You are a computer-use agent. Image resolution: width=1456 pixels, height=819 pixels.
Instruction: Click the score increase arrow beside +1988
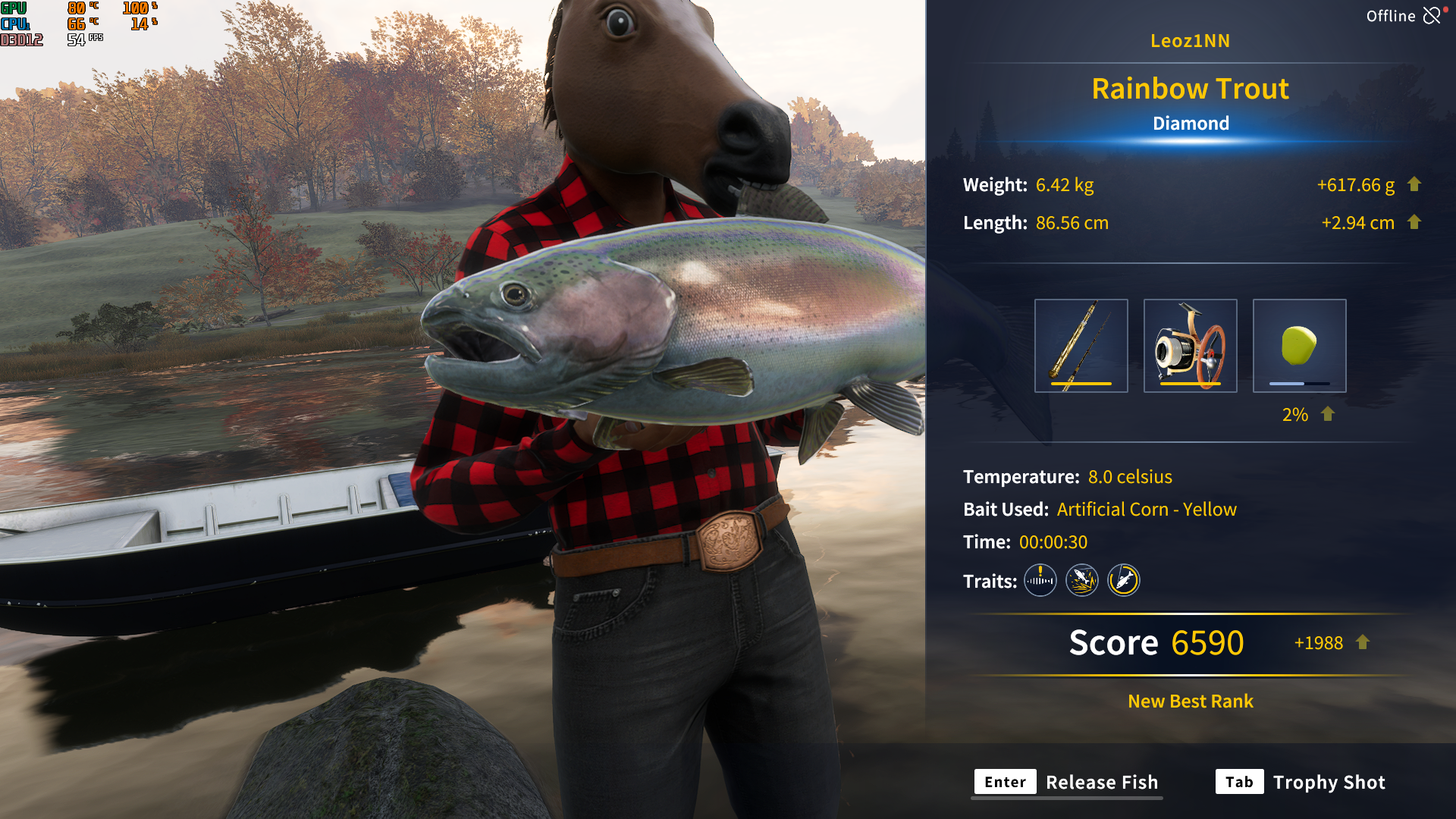(1363, 642)
